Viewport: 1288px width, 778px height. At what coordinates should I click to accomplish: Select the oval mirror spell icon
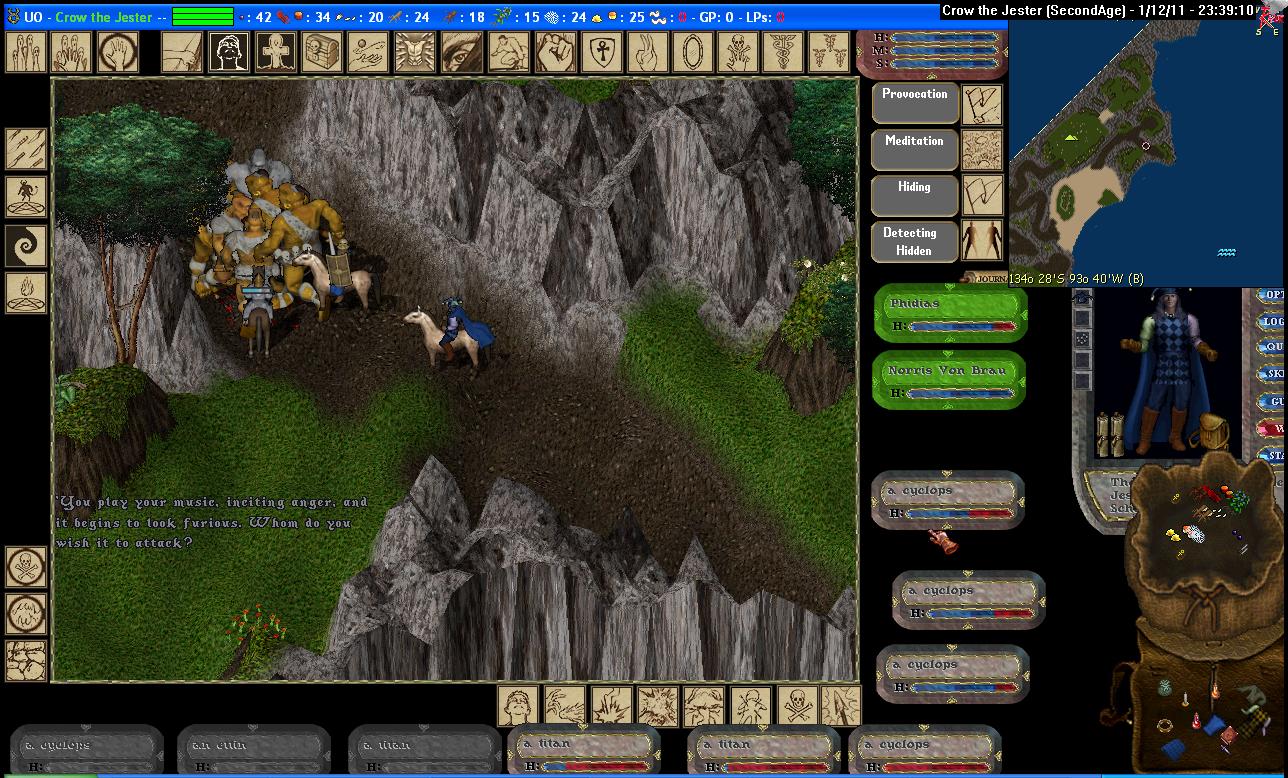point(691,51)
